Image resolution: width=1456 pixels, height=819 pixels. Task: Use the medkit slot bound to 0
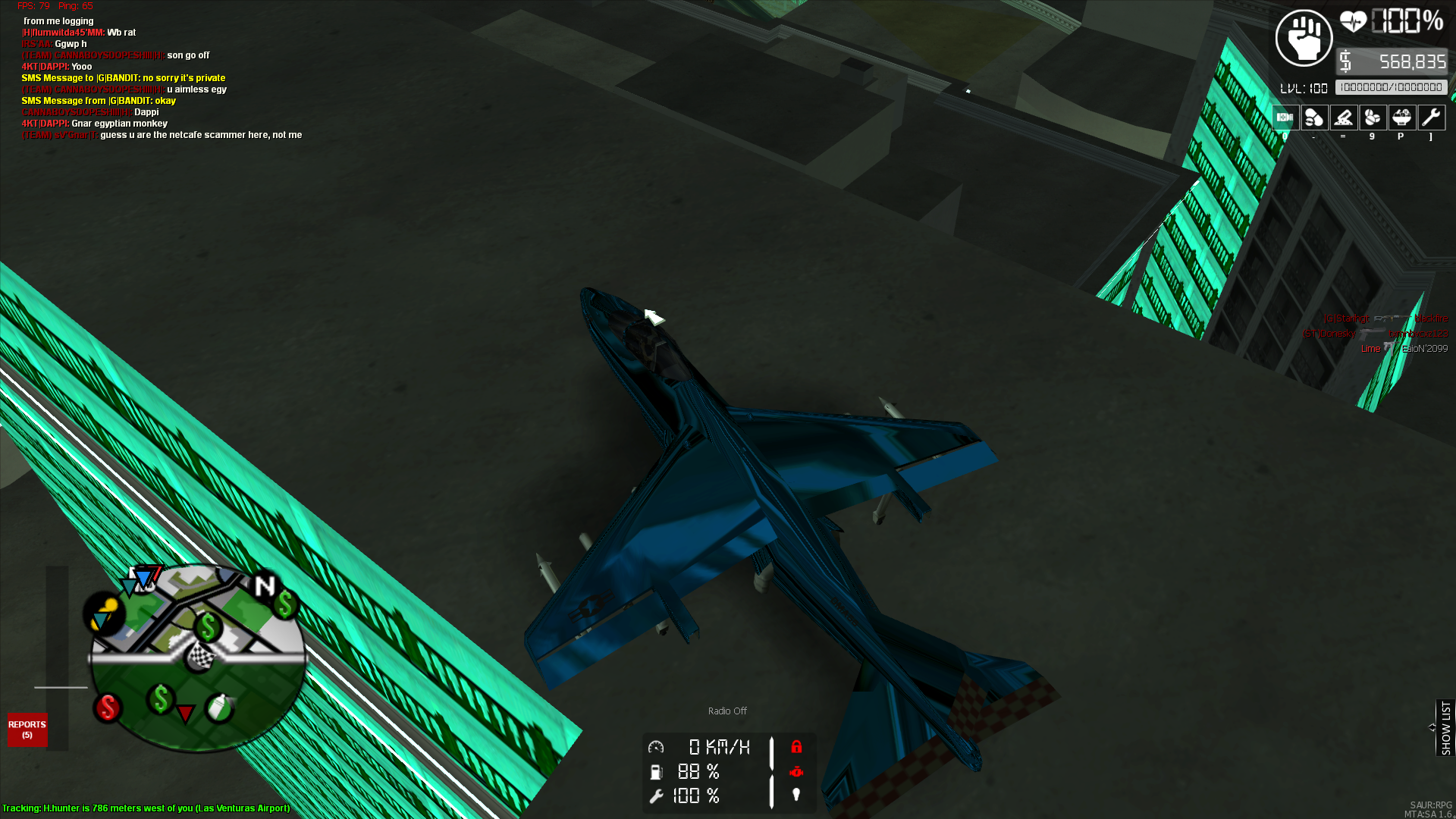click(x=1285, y=118)
